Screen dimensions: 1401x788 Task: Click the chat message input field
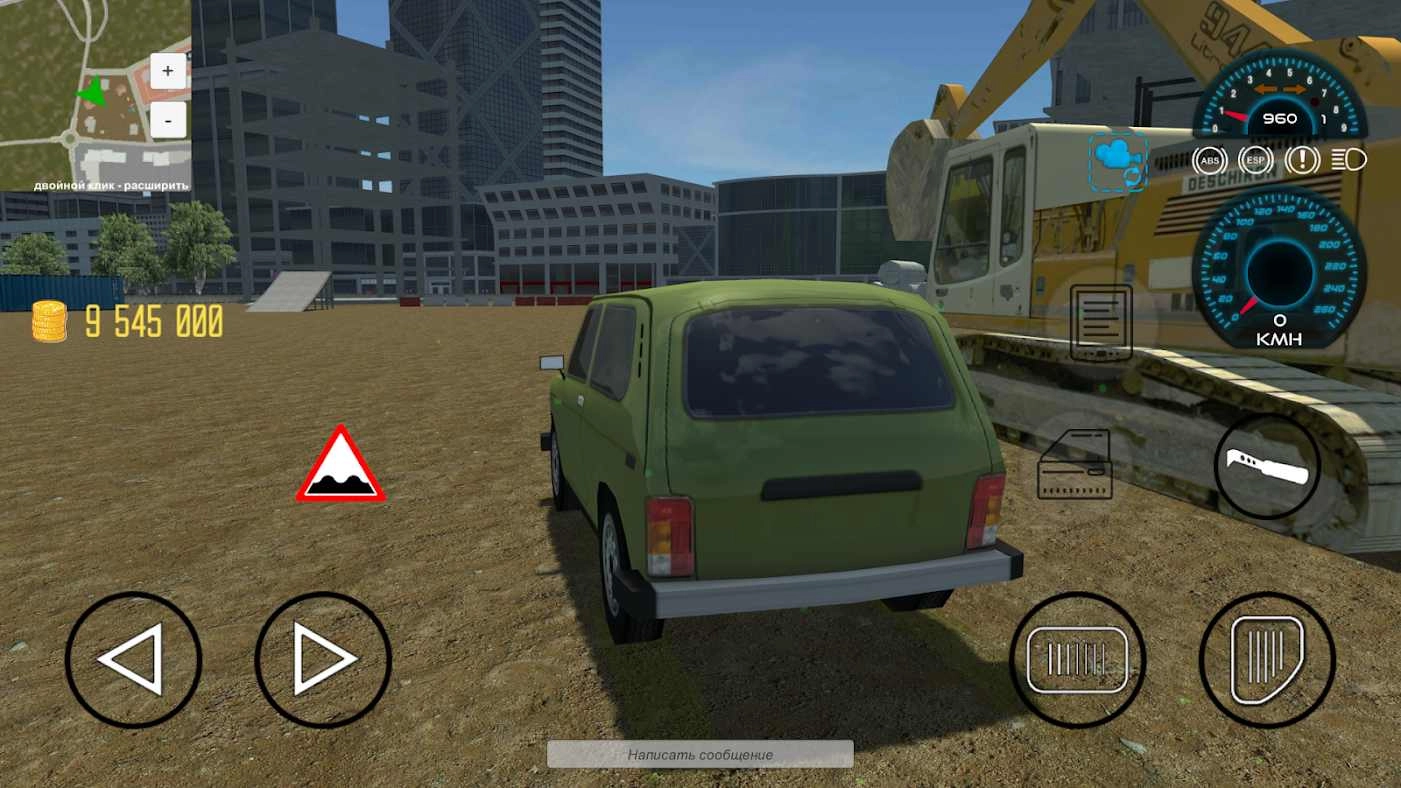tap(700, 754)
